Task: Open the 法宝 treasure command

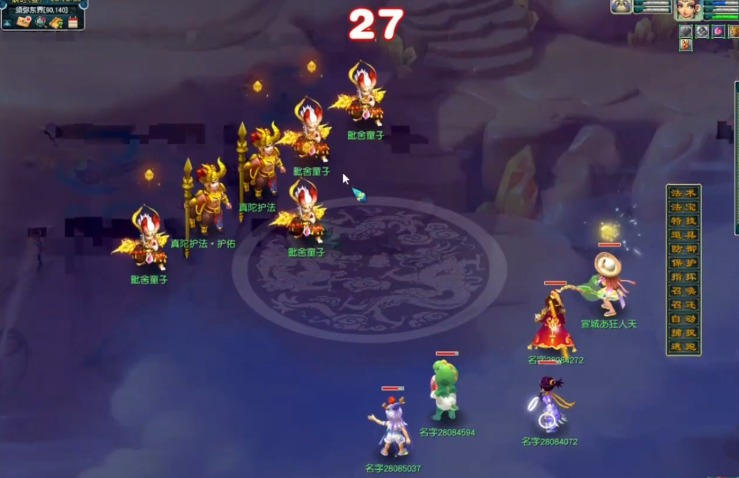Action: [684, 207]
